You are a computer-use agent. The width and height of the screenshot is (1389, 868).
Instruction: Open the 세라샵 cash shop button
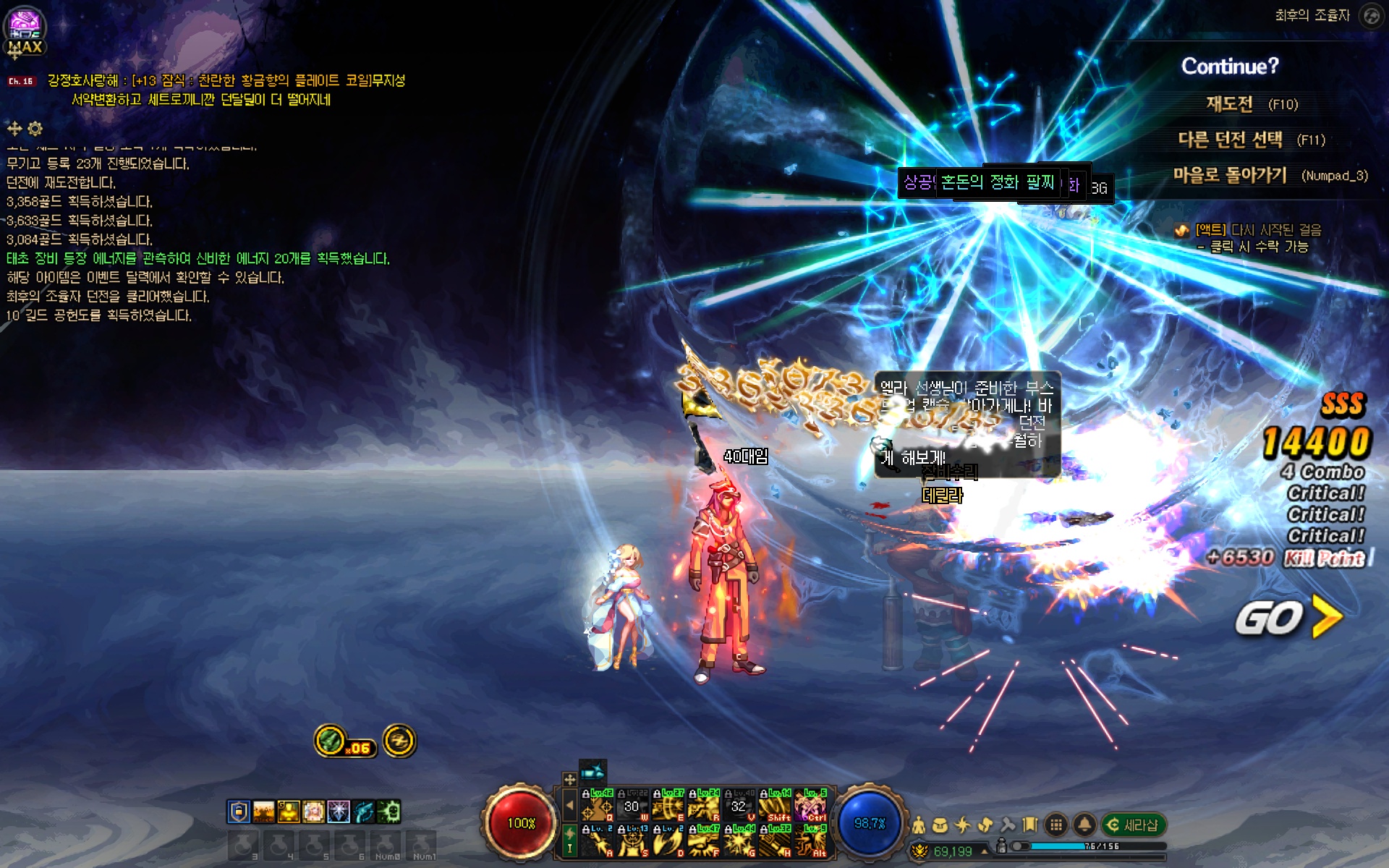pos(1134,825)
